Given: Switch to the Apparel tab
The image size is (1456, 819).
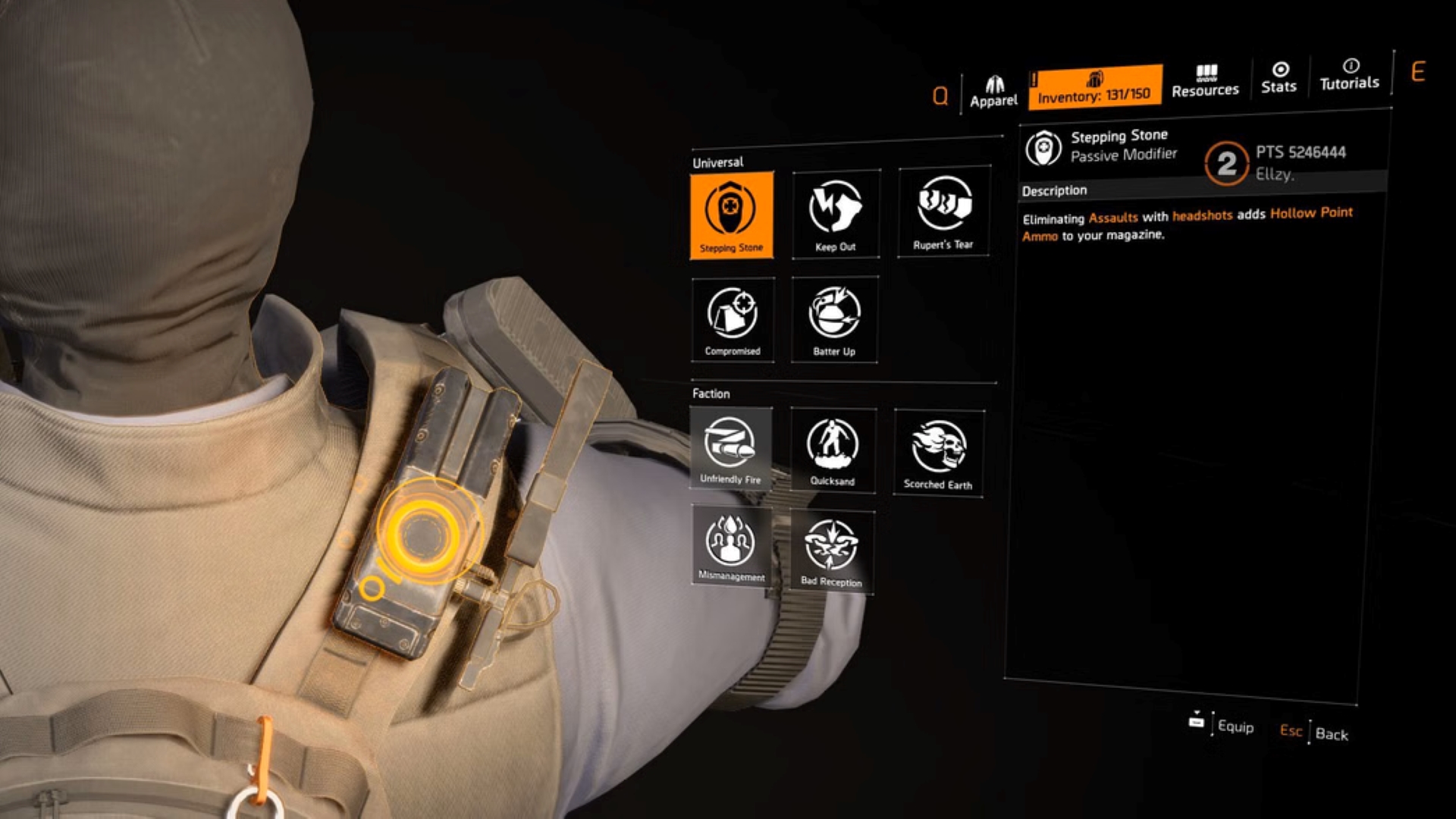Looking at the screenshot, I should click(x=993, y=93).
